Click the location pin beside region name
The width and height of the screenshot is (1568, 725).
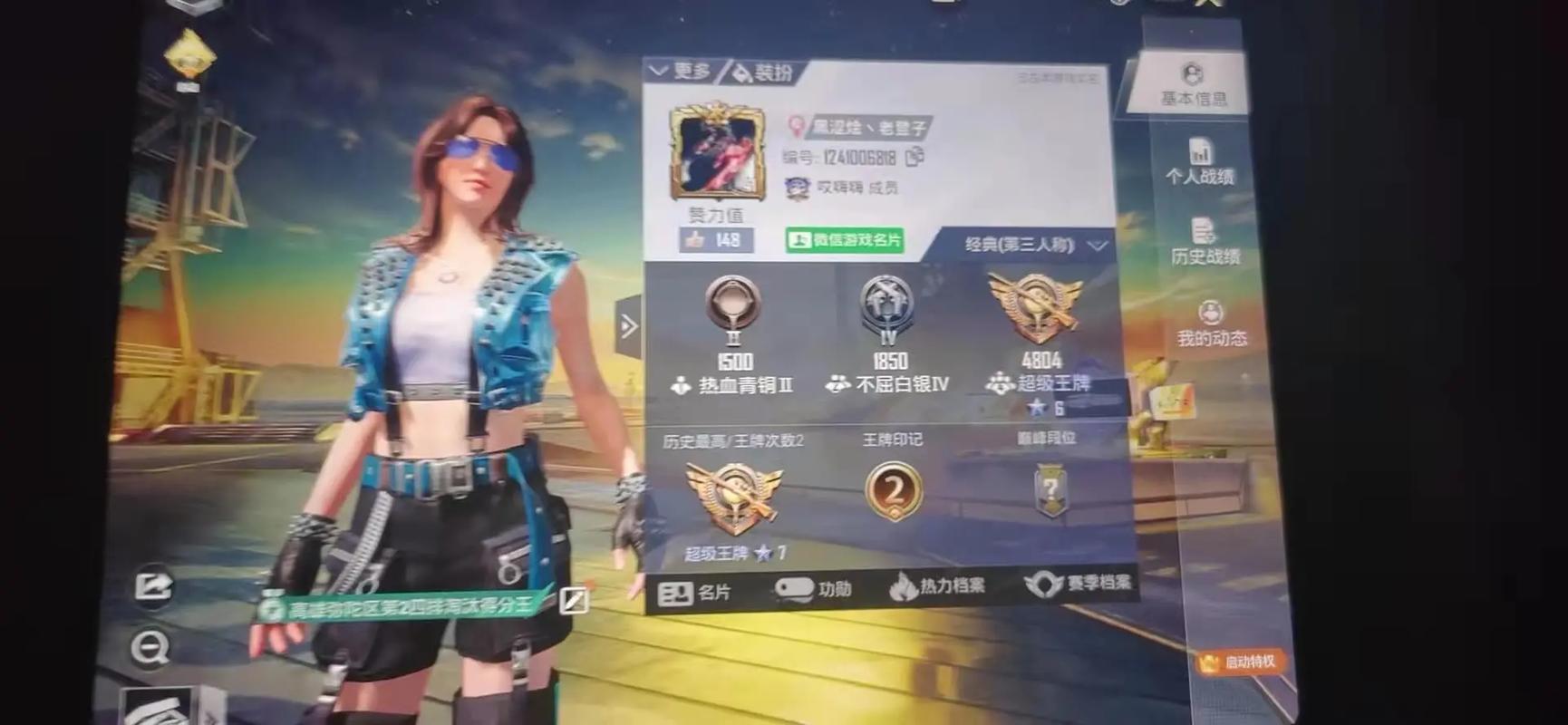[798, 126]
